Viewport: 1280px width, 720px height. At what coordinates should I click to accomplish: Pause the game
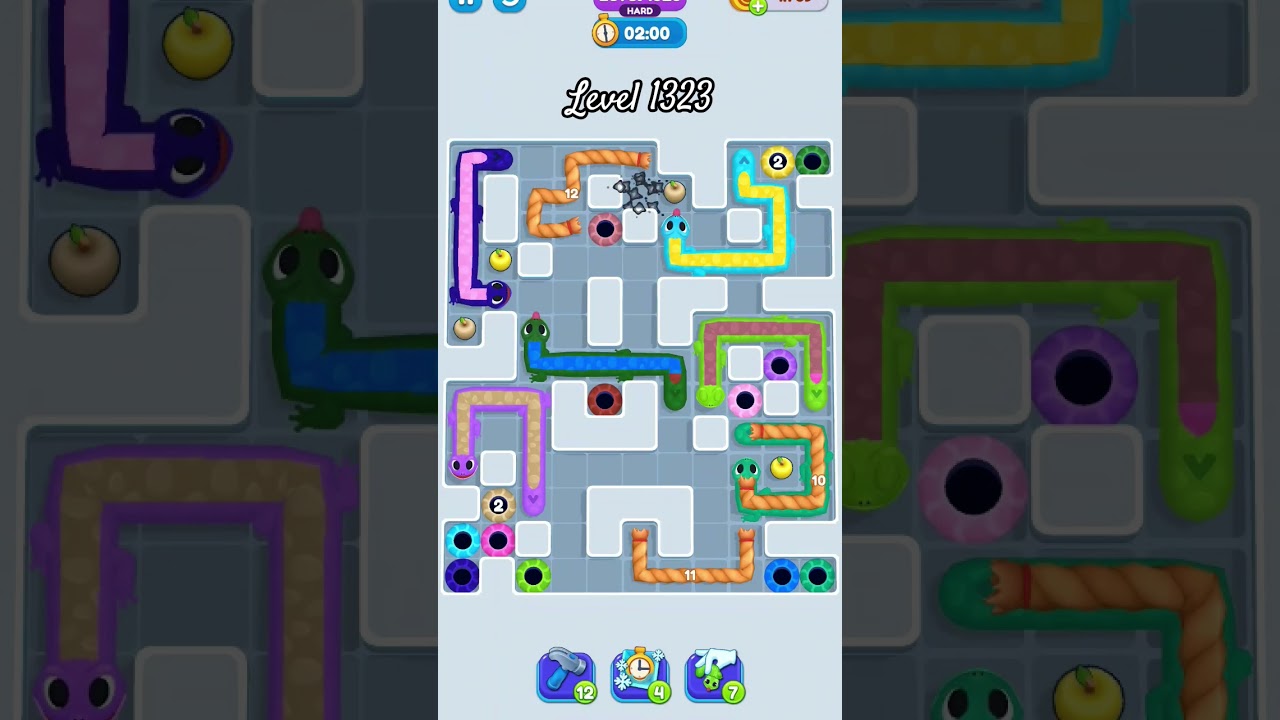(x=464, y=3)
